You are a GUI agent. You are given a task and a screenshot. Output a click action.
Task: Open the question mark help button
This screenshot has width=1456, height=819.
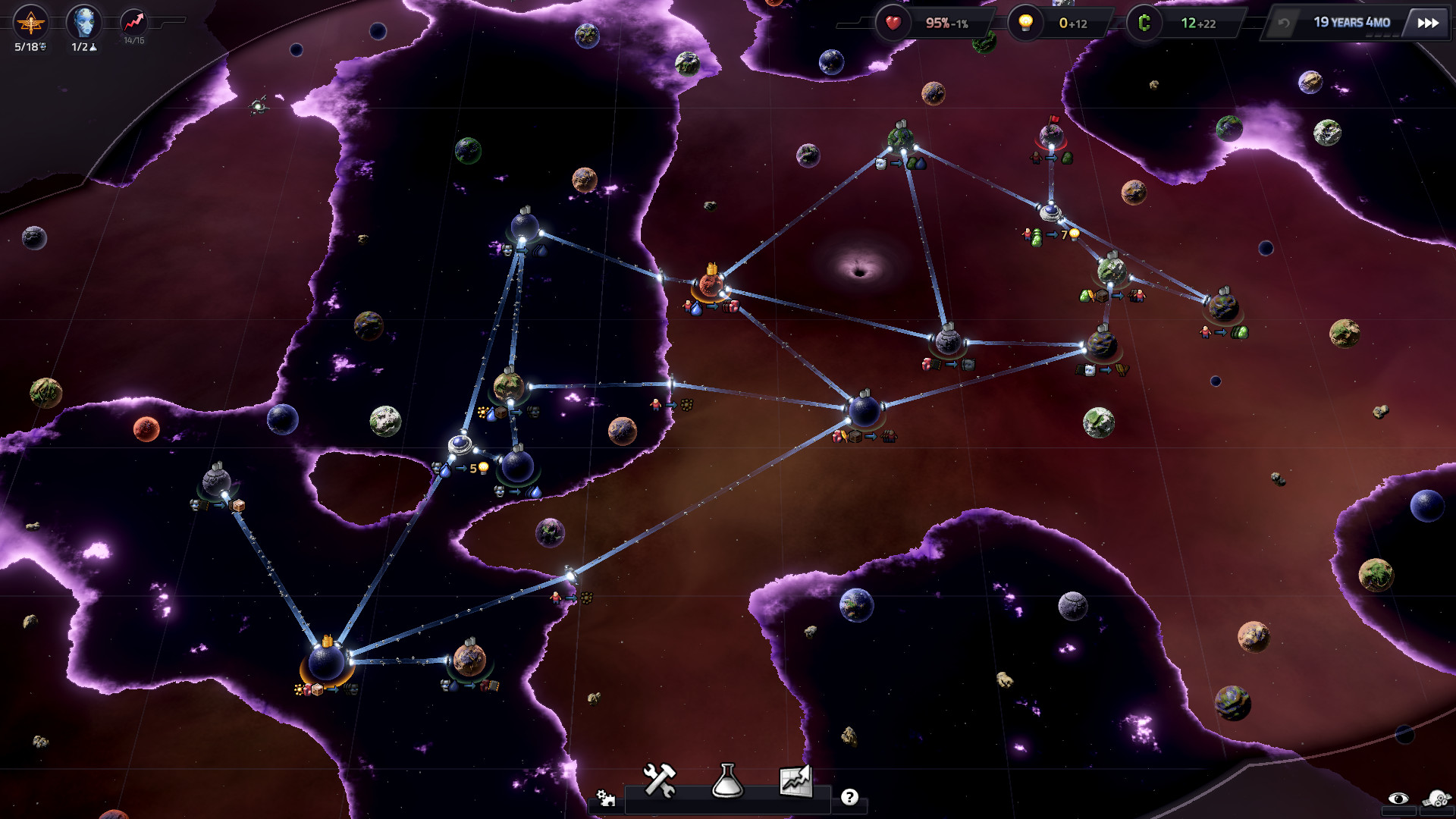tap(851, 797)
